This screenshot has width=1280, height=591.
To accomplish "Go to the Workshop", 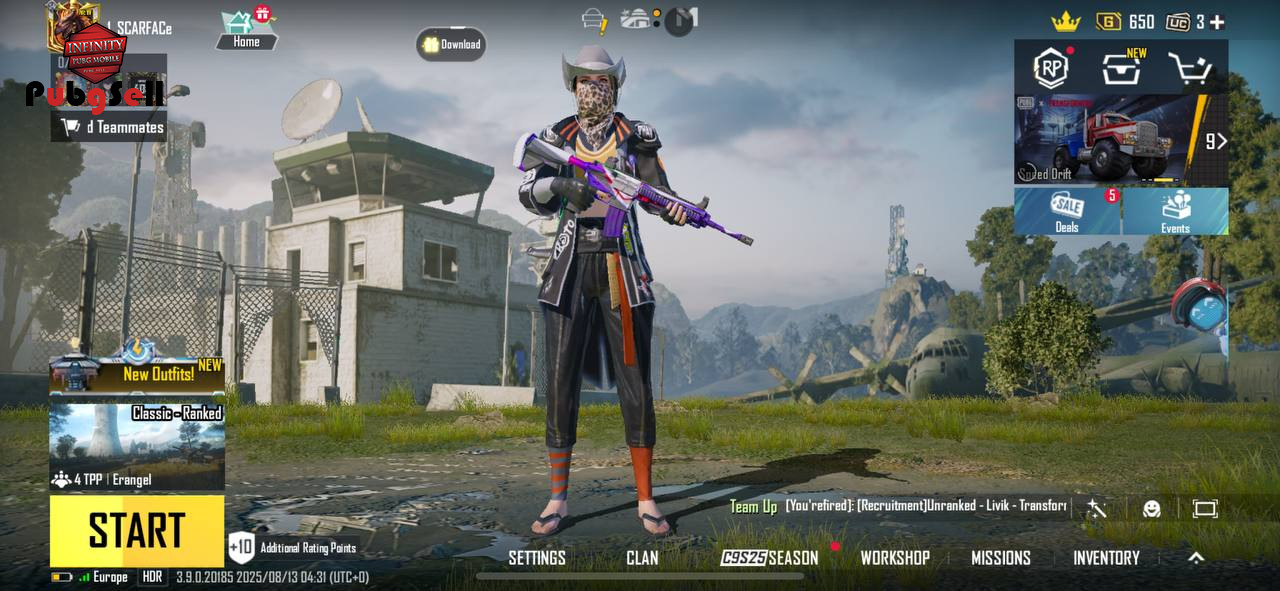I will (895, 558).
